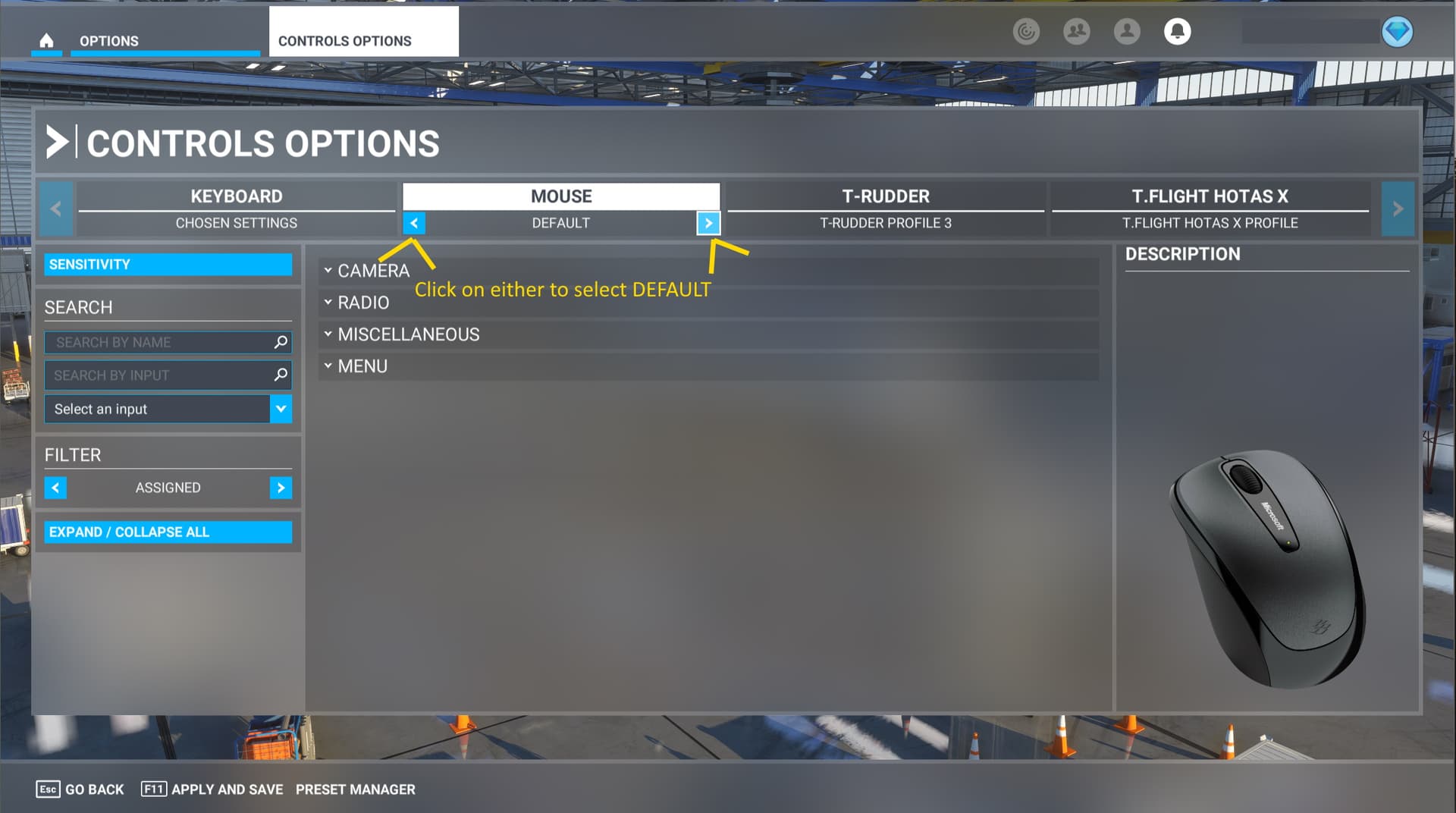Click the Home icon in the top bar
The width and height of the screenshot is (1456, 813).
46,41
